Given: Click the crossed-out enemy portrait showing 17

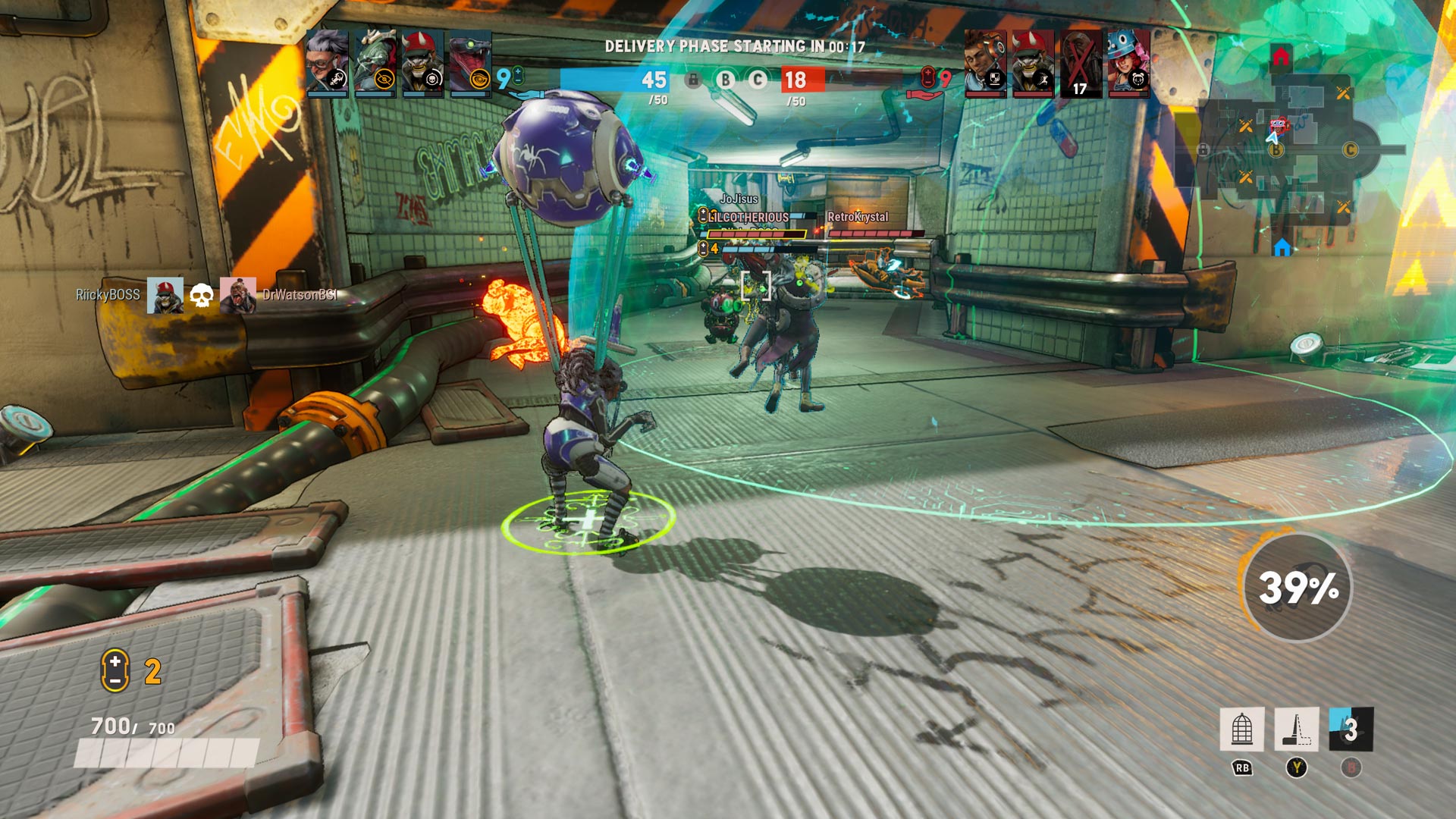Looking at the screenshot, I should (1081, 64).
